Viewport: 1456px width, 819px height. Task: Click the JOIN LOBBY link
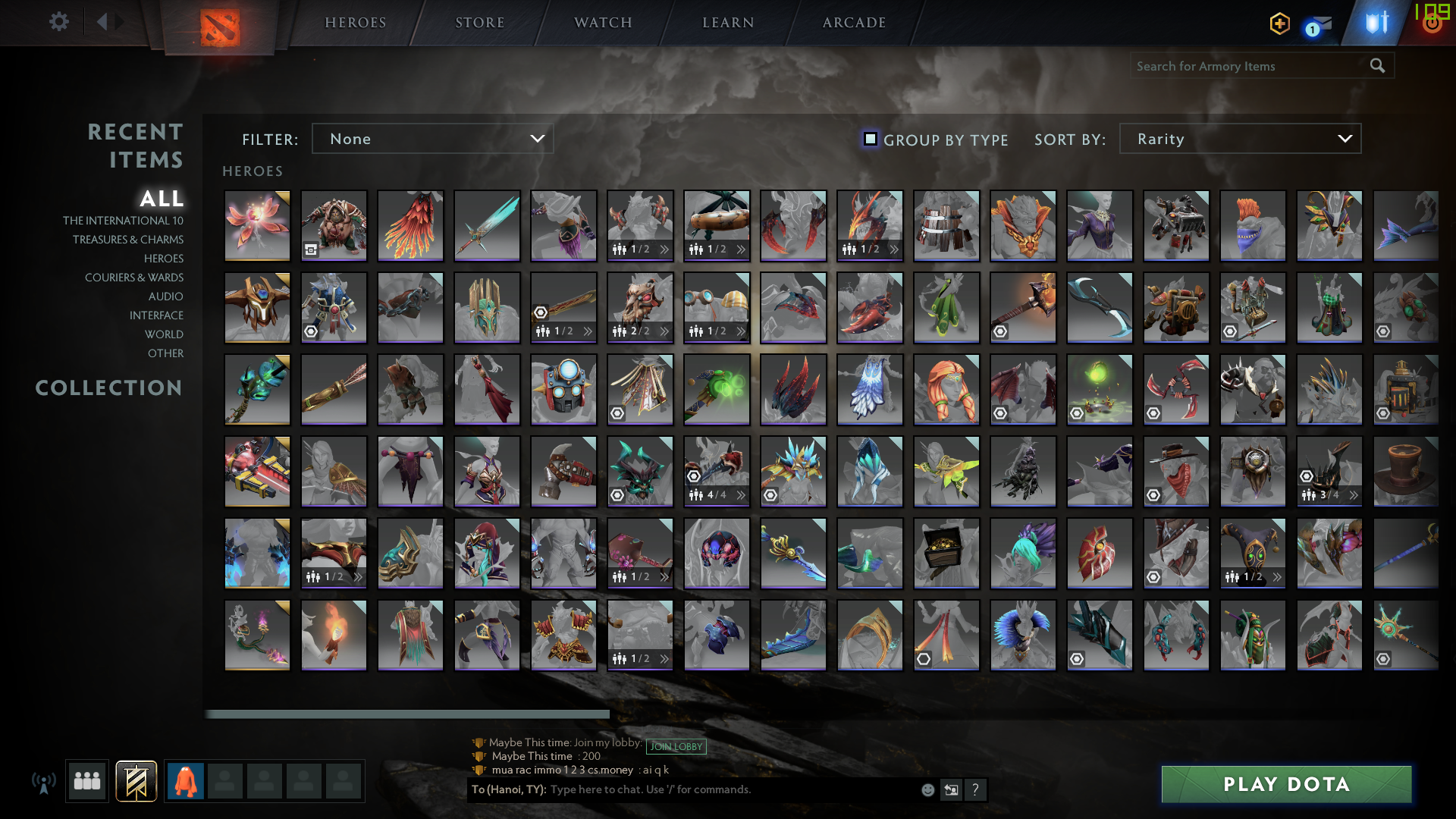(677, 746)
